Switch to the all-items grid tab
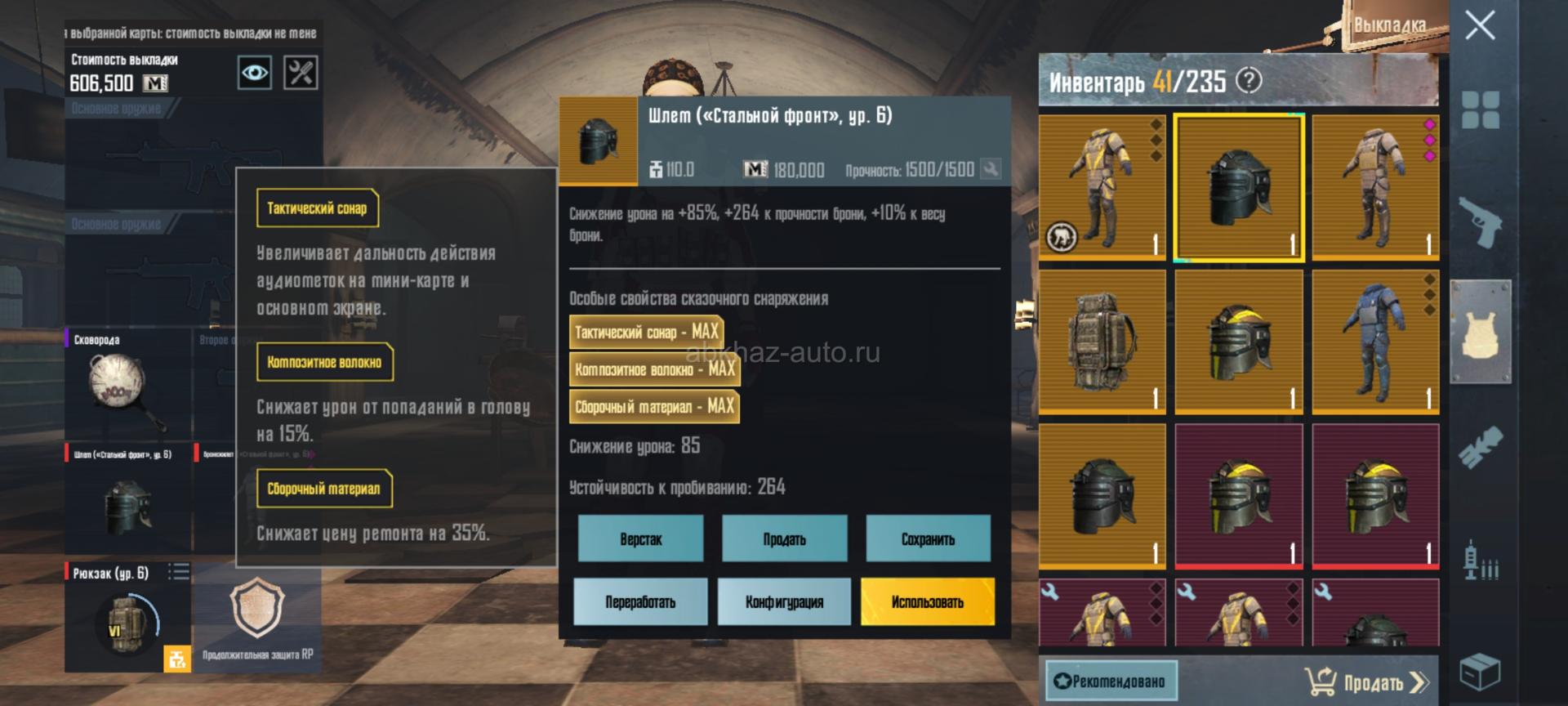Viewport: 1568px width, 706px height. (x=1480, y=110)
